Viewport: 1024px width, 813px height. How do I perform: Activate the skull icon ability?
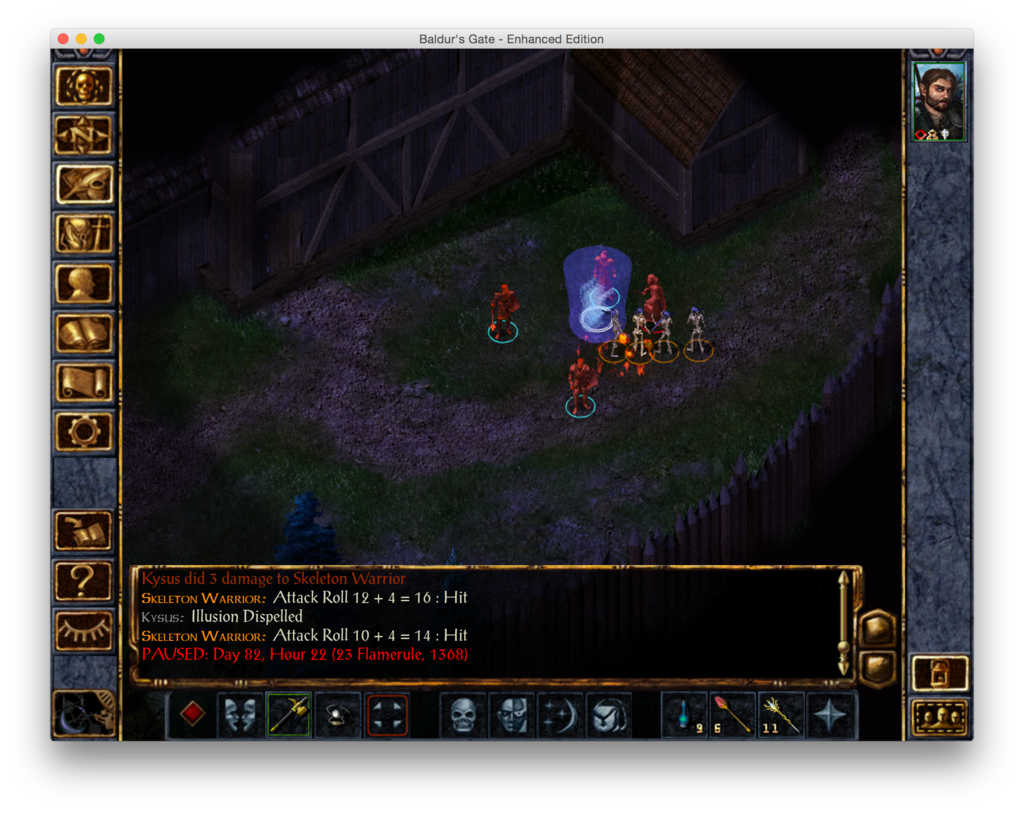coord(463,715)
